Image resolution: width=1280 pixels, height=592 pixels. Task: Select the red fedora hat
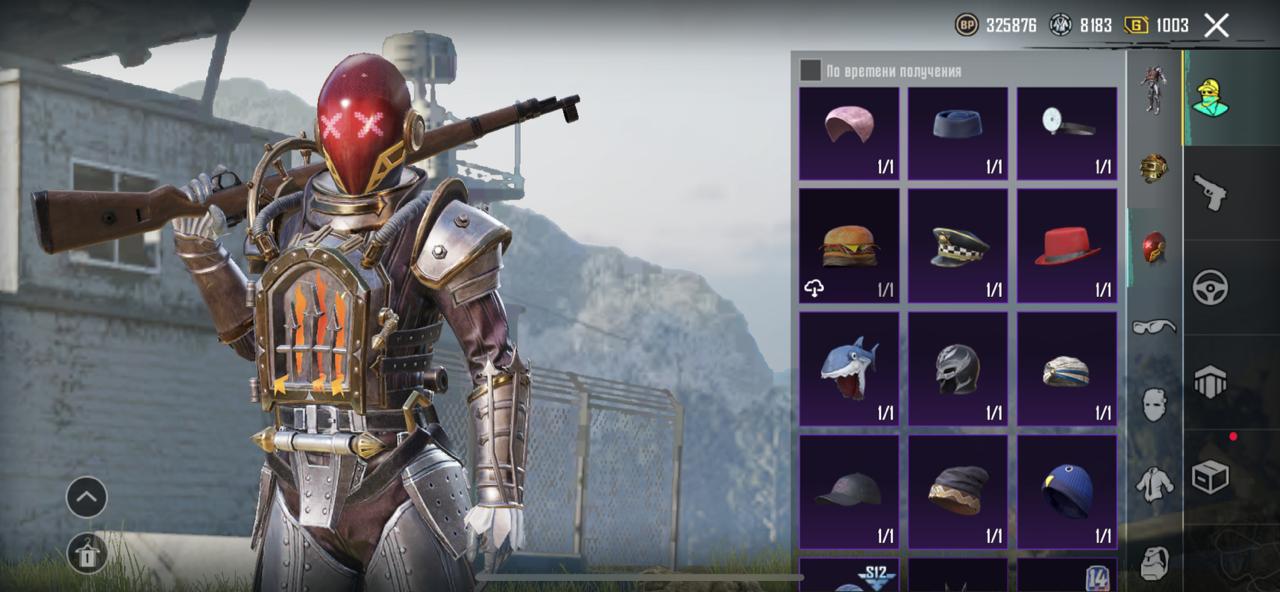[1067, 246]
